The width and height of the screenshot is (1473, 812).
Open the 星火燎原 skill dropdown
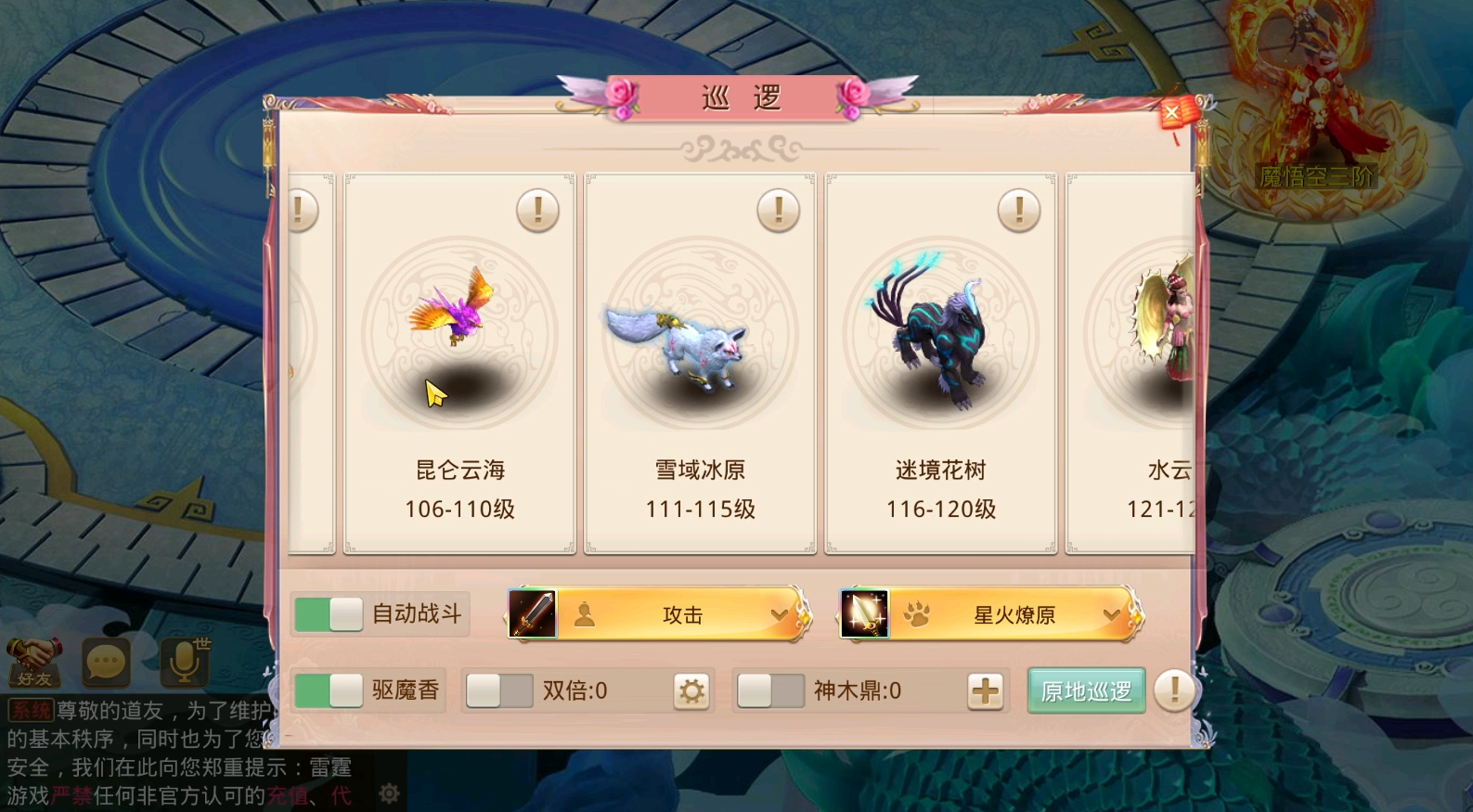(1111, 615)
